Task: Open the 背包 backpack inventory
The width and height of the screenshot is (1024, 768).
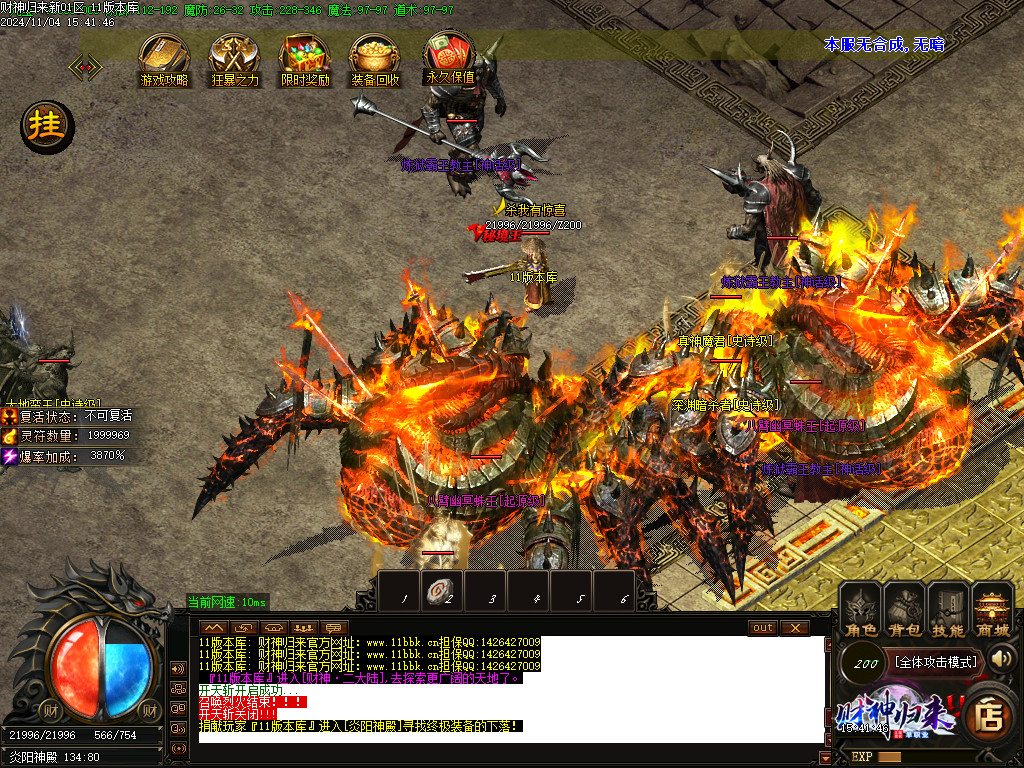Action: [904, 610]
